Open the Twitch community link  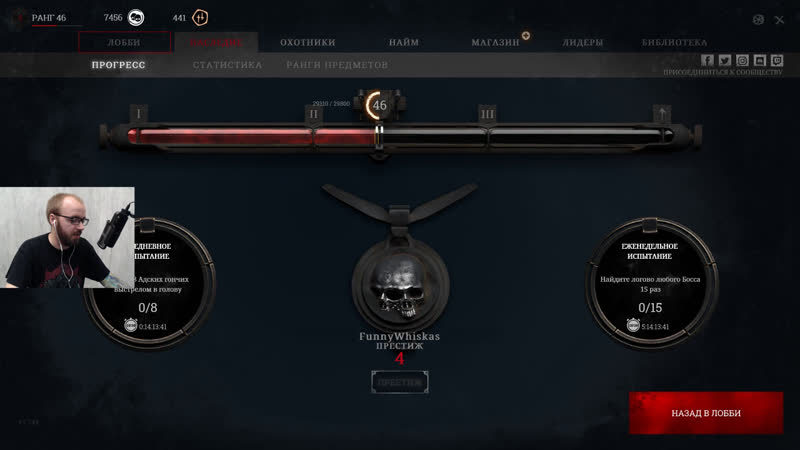click(x=776, y=60)
